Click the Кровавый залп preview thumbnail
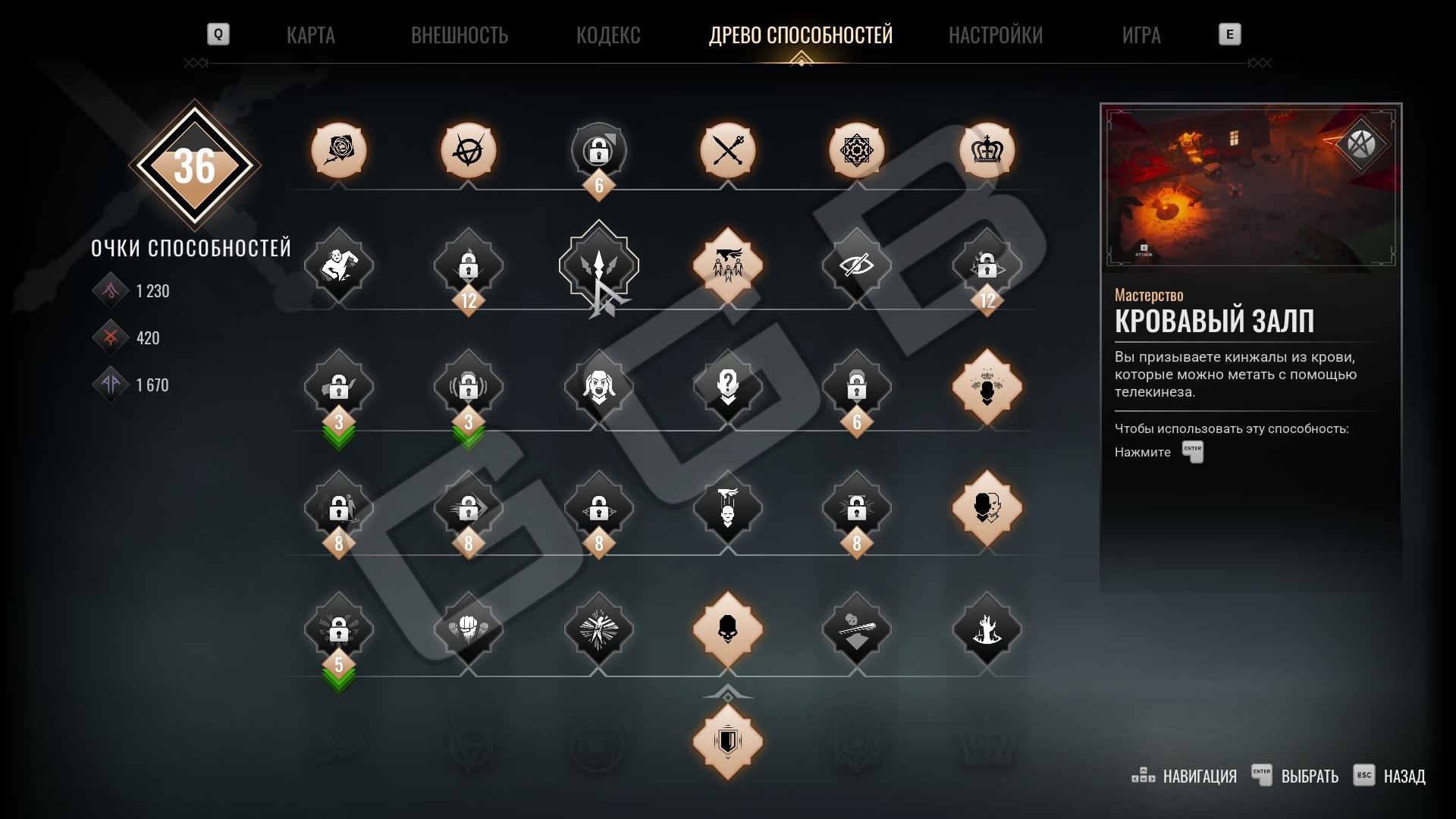Screen dimensions: 1456x819 point(1250,188)
